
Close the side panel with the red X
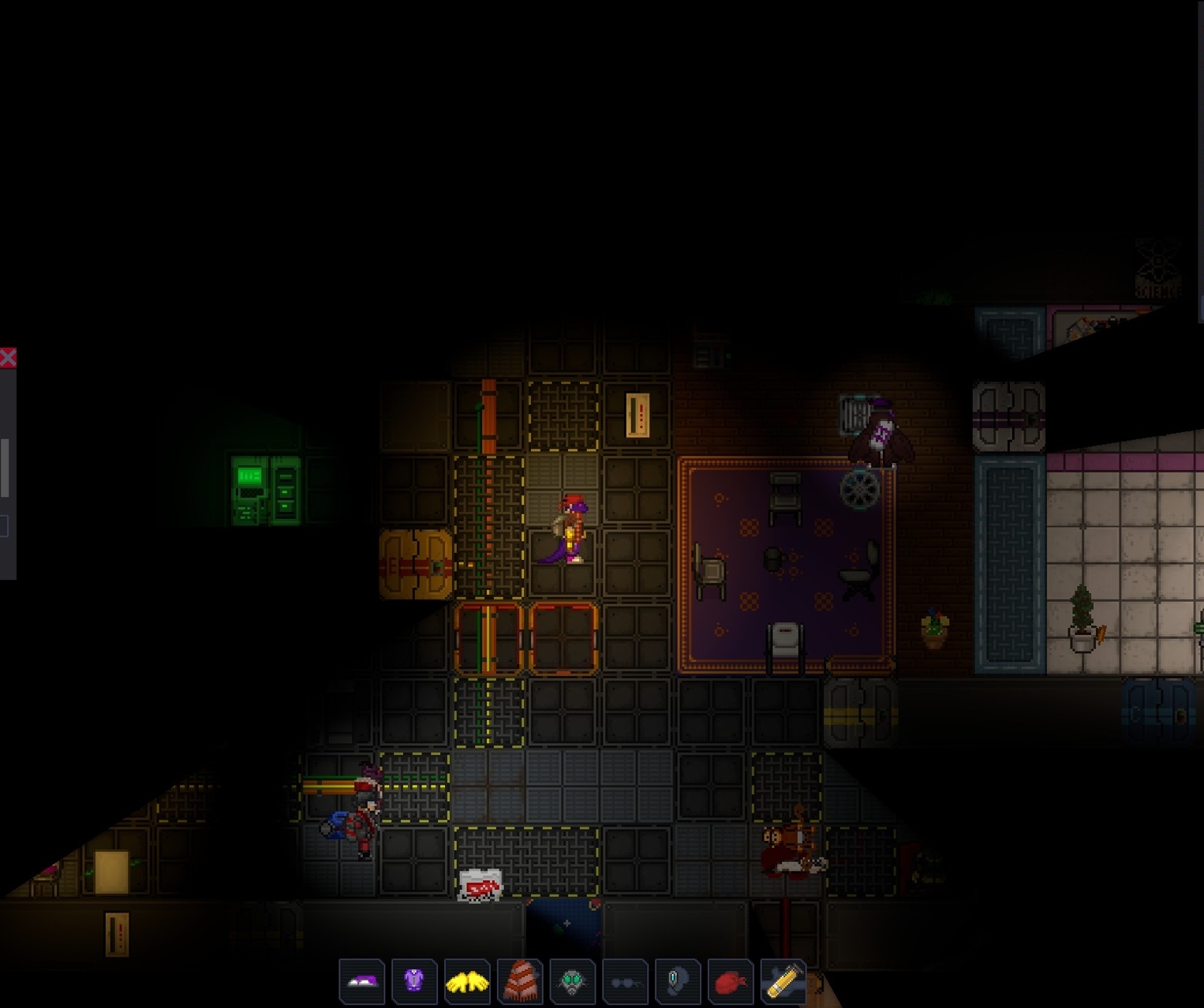click(x=9, y=357)
